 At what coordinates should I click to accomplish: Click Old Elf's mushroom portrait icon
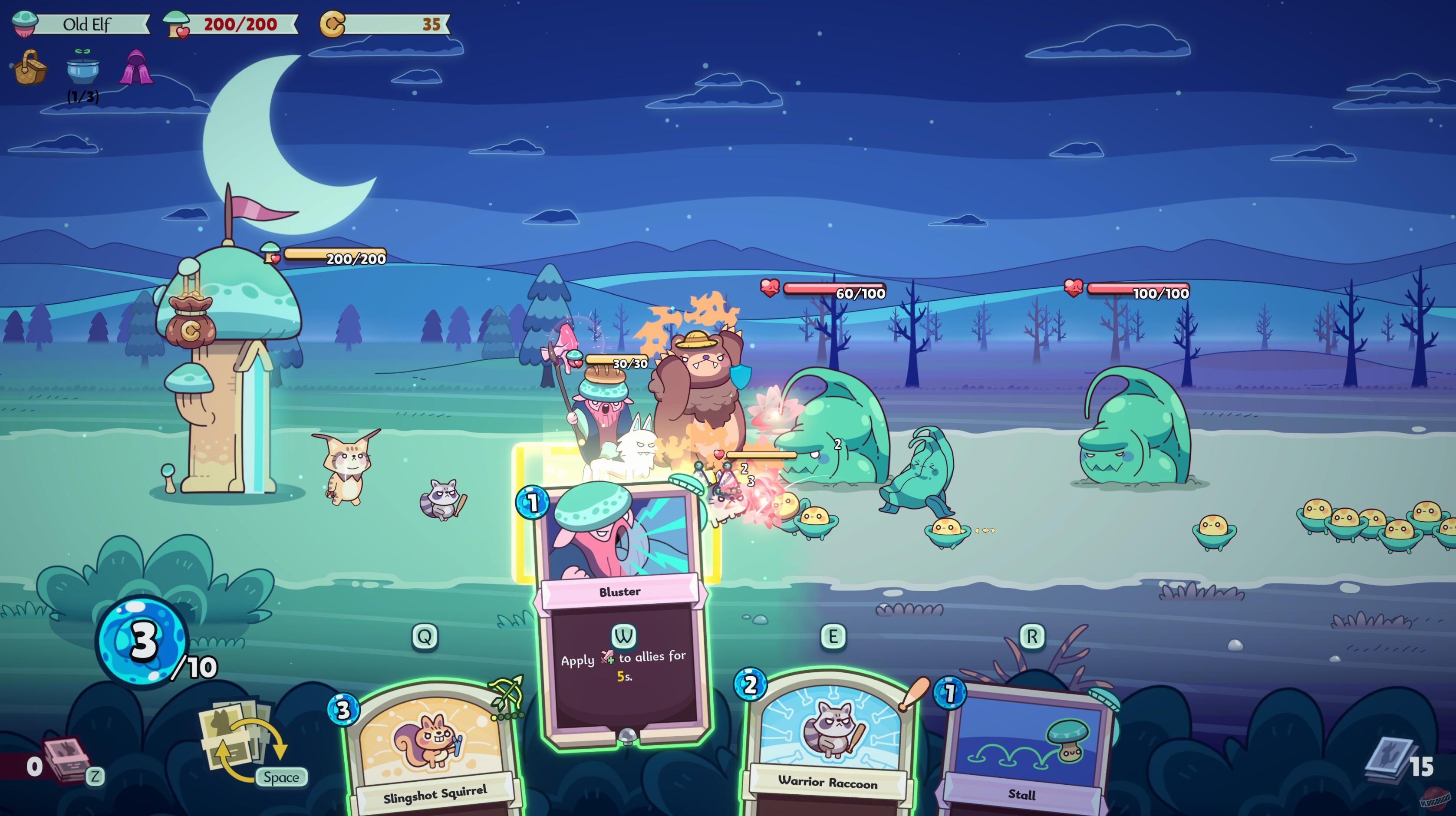(24, 24)
